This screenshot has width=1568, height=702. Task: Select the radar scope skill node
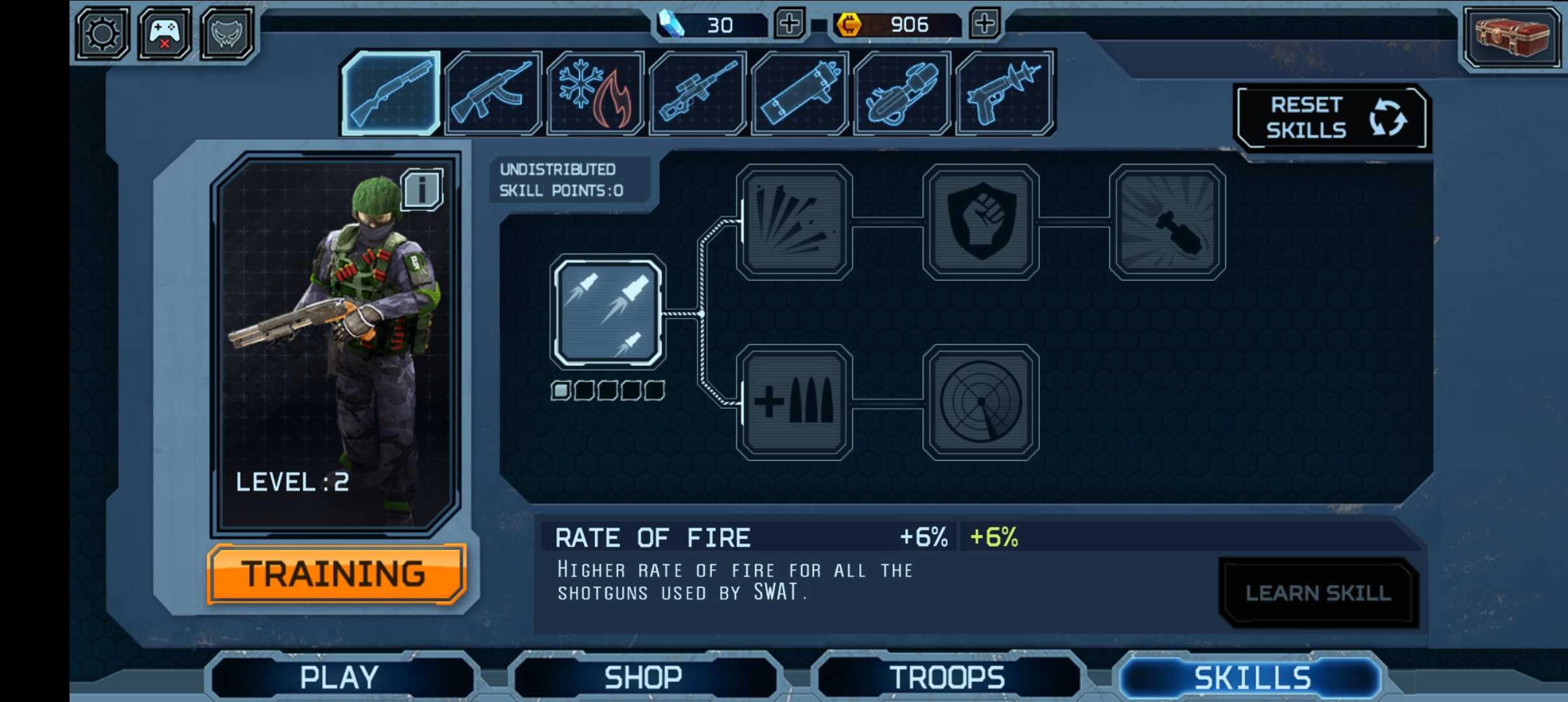(x=980, y=402)
